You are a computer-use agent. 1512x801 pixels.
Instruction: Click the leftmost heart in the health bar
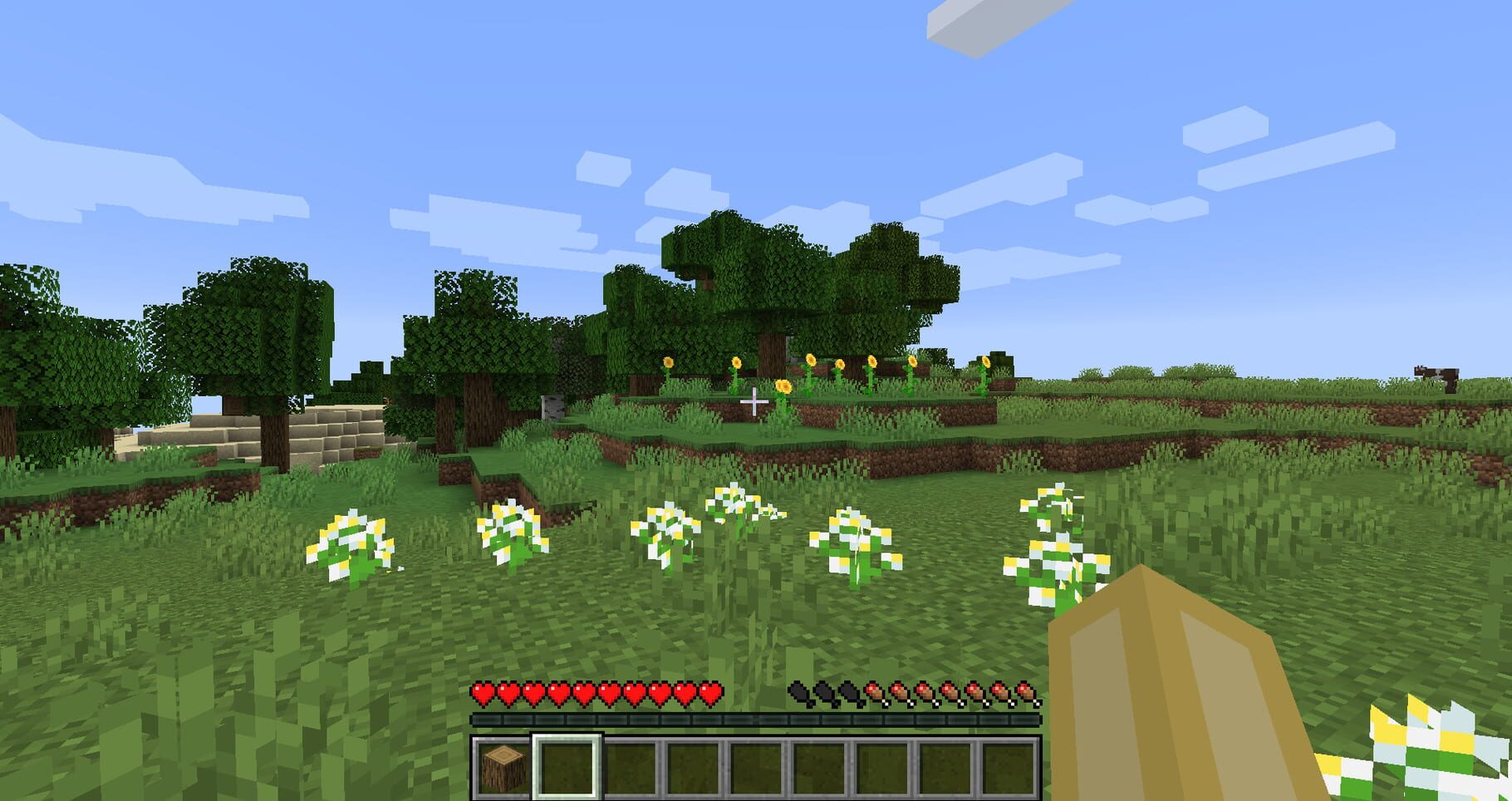(x=480, y=692)
